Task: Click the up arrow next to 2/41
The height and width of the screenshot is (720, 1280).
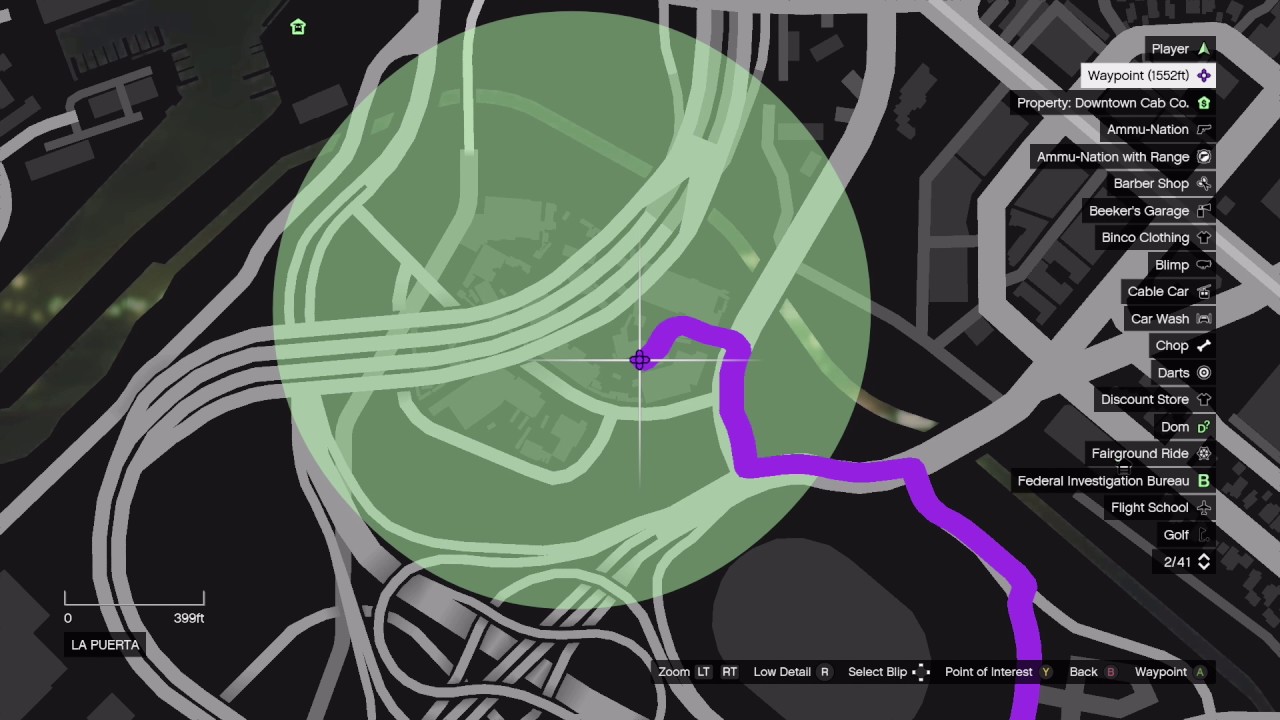Action: (x=1204, y=558)
